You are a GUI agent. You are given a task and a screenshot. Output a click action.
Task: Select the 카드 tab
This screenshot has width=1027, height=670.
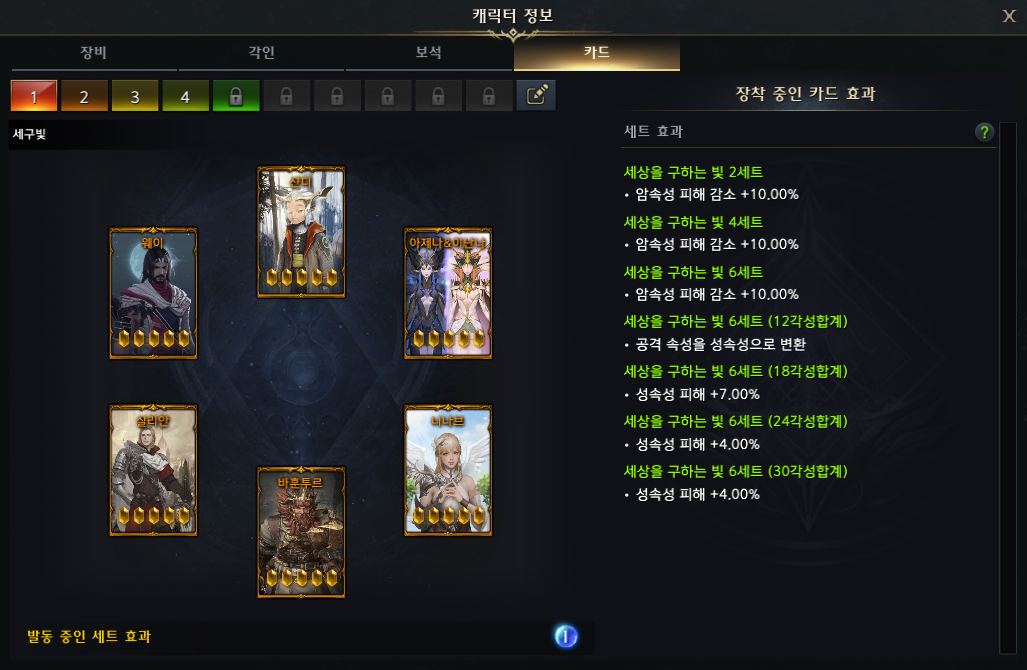tap(597, 53)
